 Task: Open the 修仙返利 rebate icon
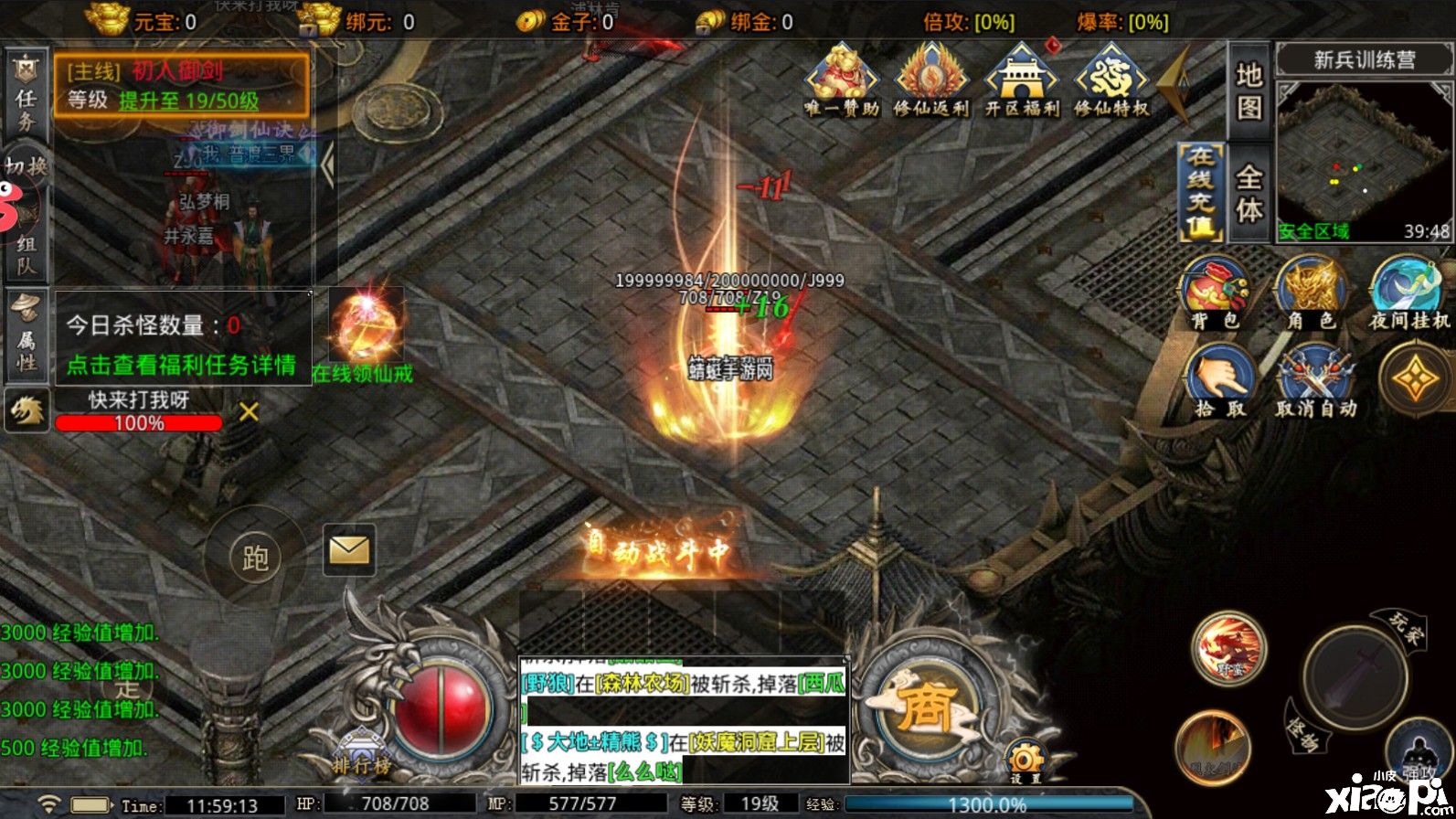[930, 80]
